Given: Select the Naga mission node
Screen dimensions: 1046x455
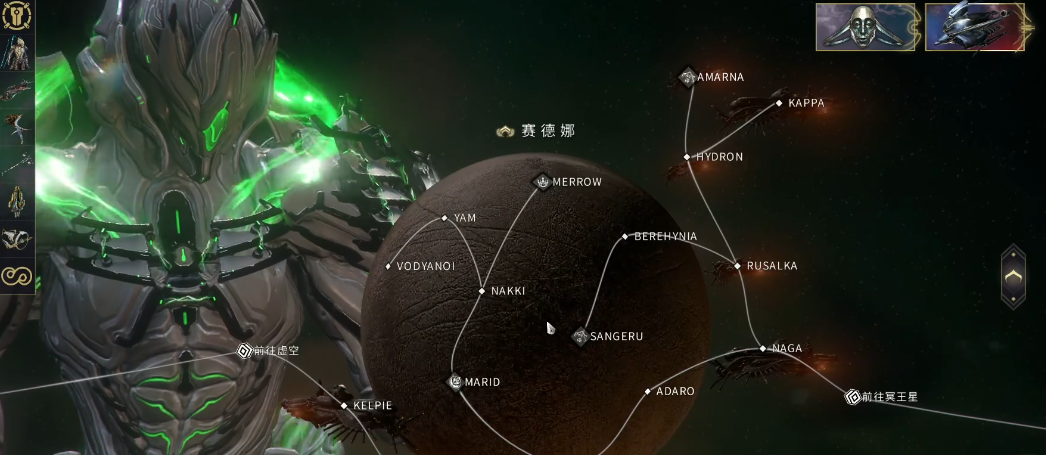Looking at the screenshot, I should (763, 349).
